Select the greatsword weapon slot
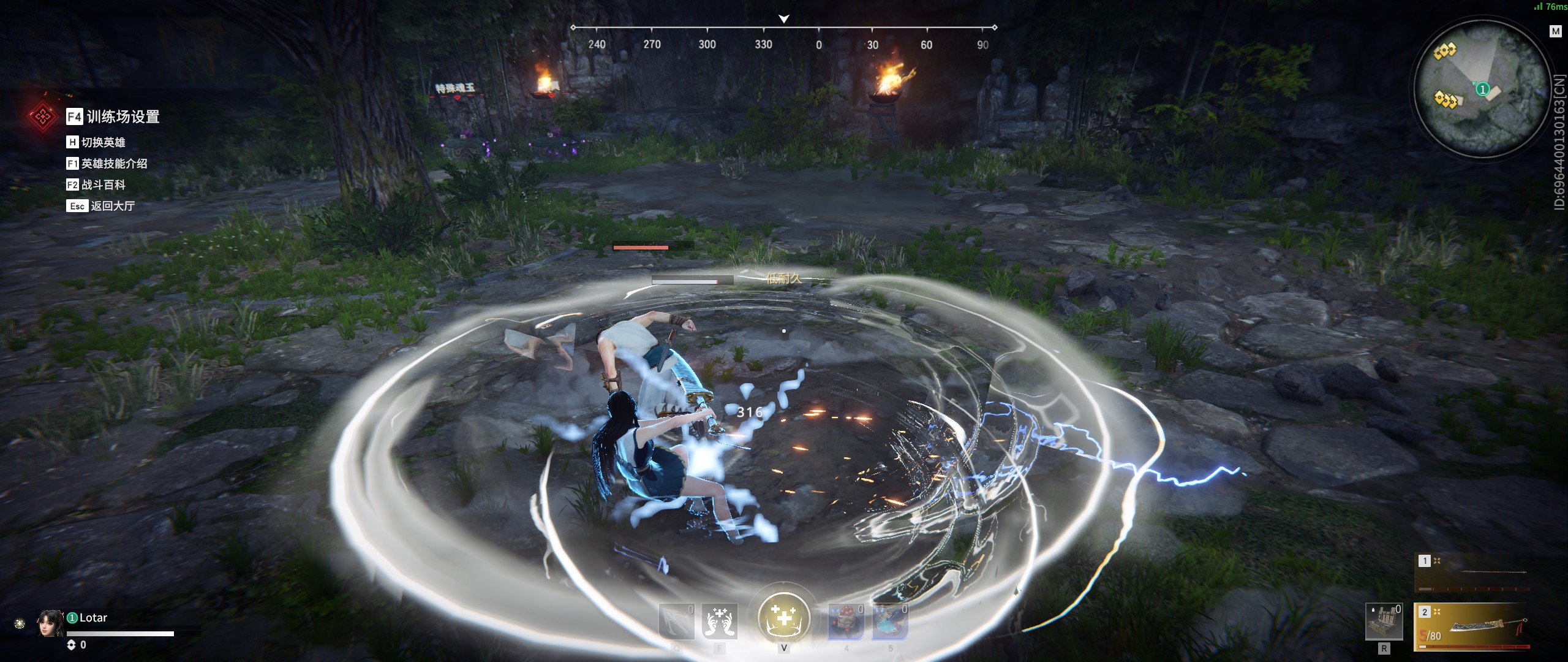This screenshot has height=662, width=1568. point(1472,626)
